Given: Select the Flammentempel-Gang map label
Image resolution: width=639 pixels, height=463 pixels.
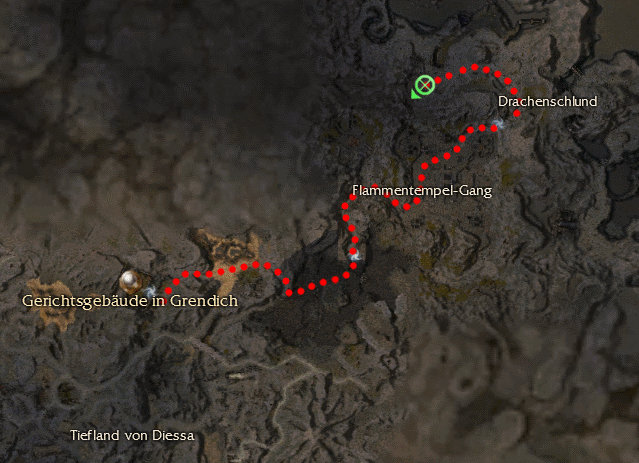Looking at the screenshot, I should [x=422, y=190].
